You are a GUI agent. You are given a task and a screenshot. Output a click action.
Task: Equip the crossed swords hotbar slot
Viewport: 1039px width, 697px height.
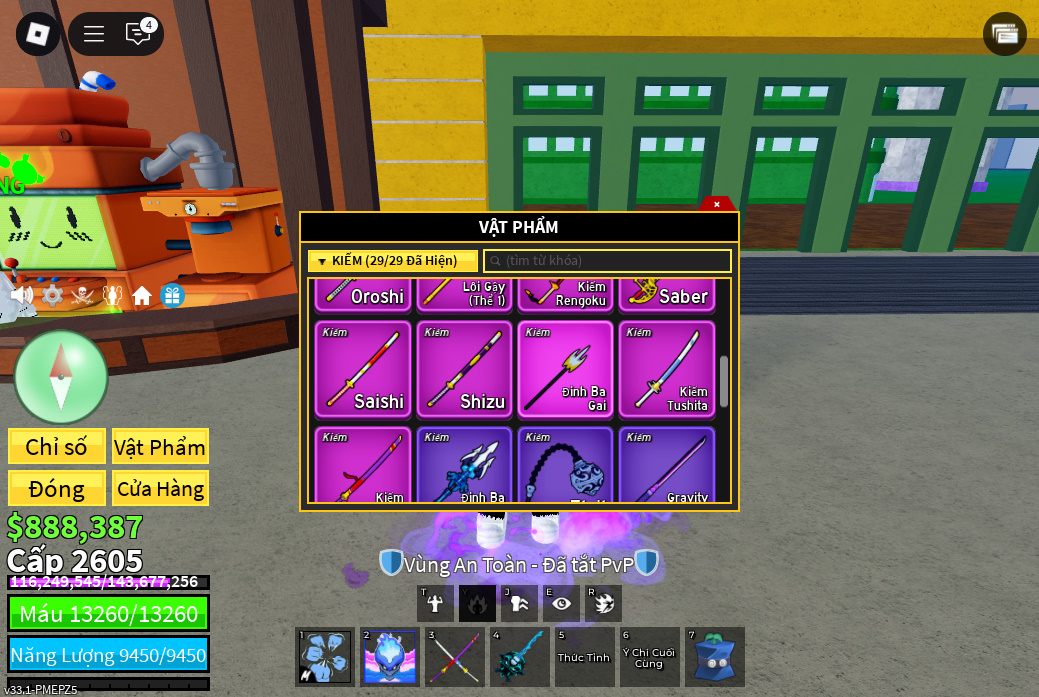coord(455,657)
